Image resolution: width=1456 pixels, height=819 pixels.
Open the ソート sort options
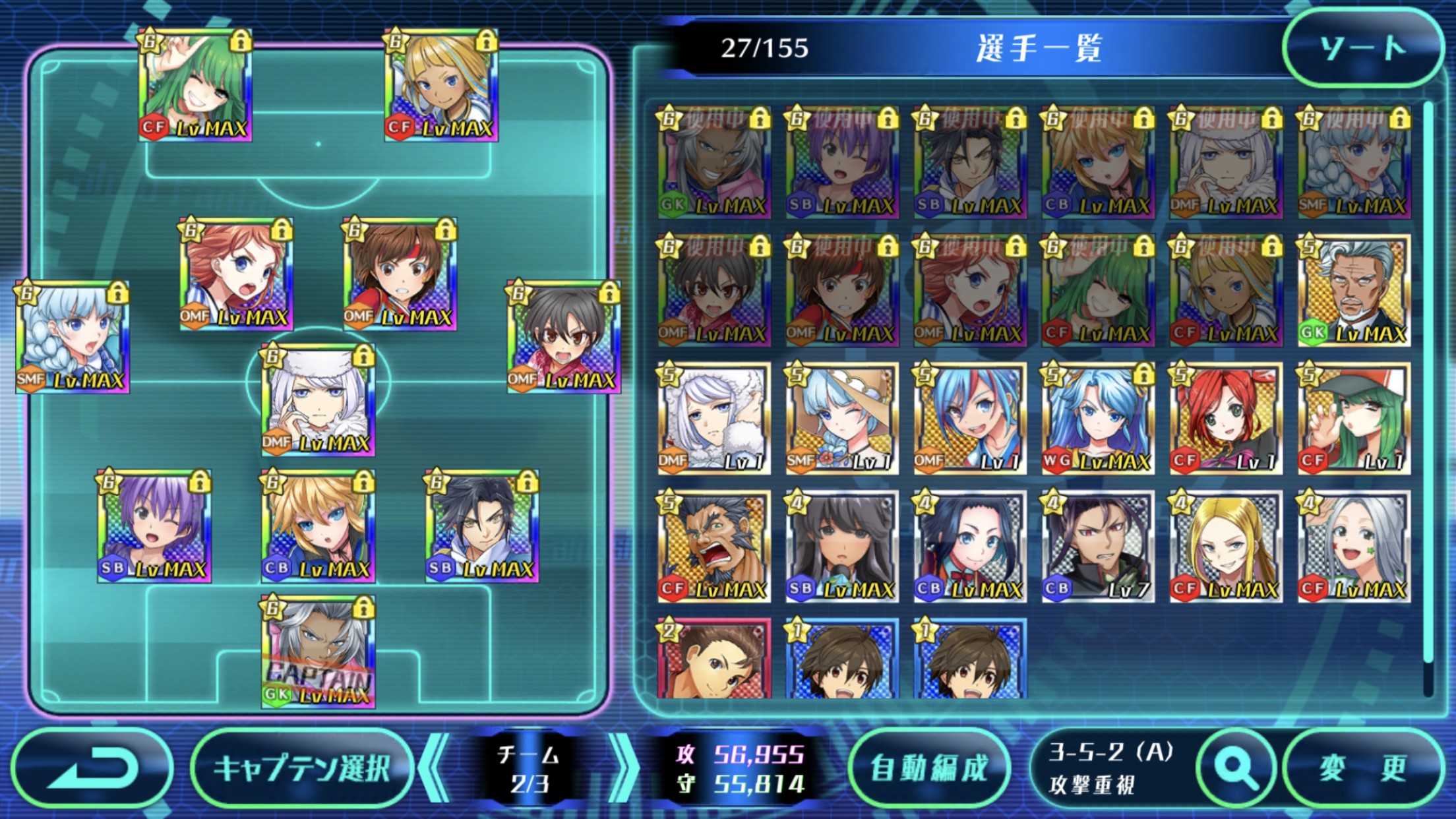pyautogui.click(x=1362, y=47)
